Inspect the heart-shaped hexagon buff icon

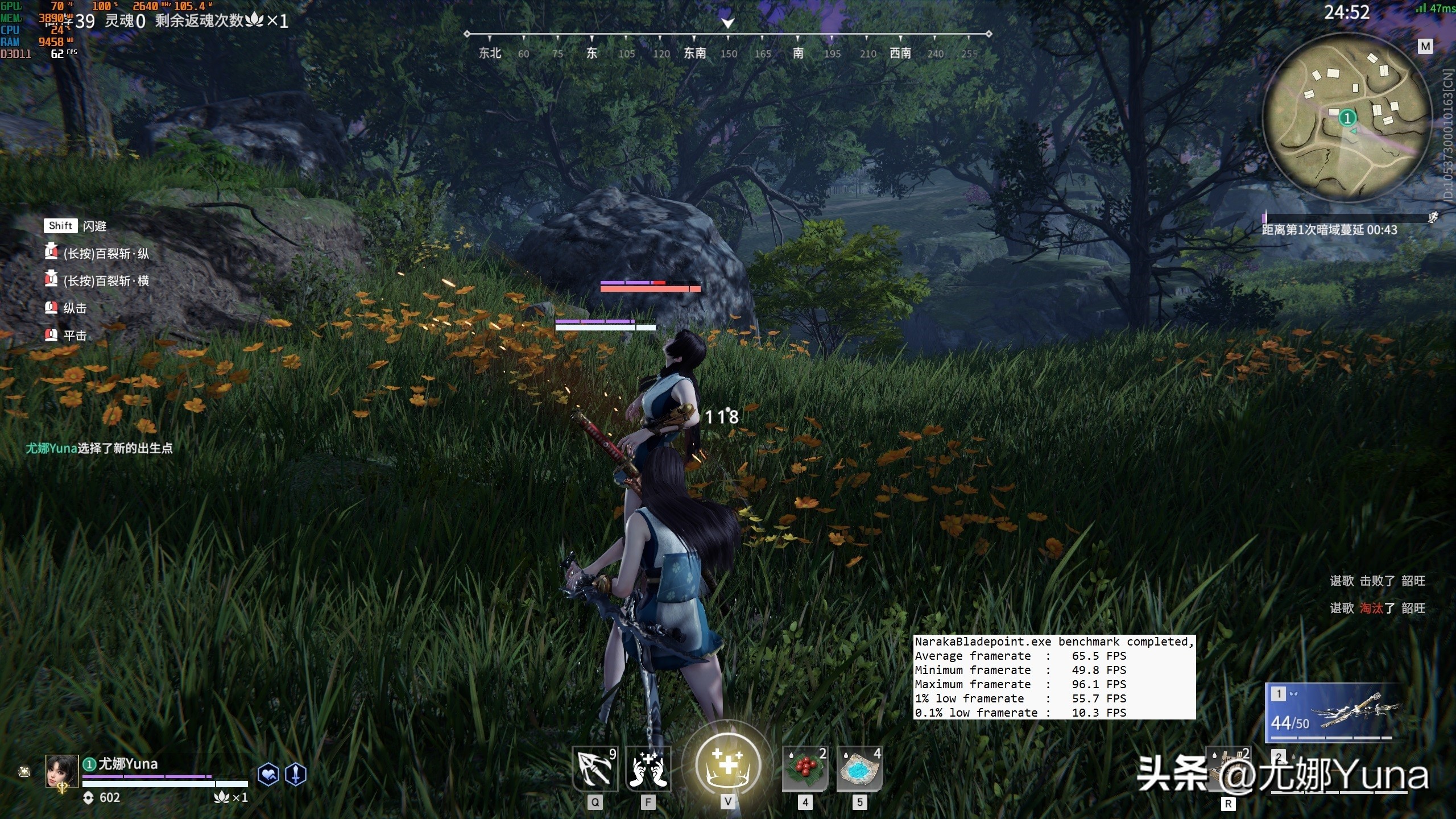click(x=268, y=774)
